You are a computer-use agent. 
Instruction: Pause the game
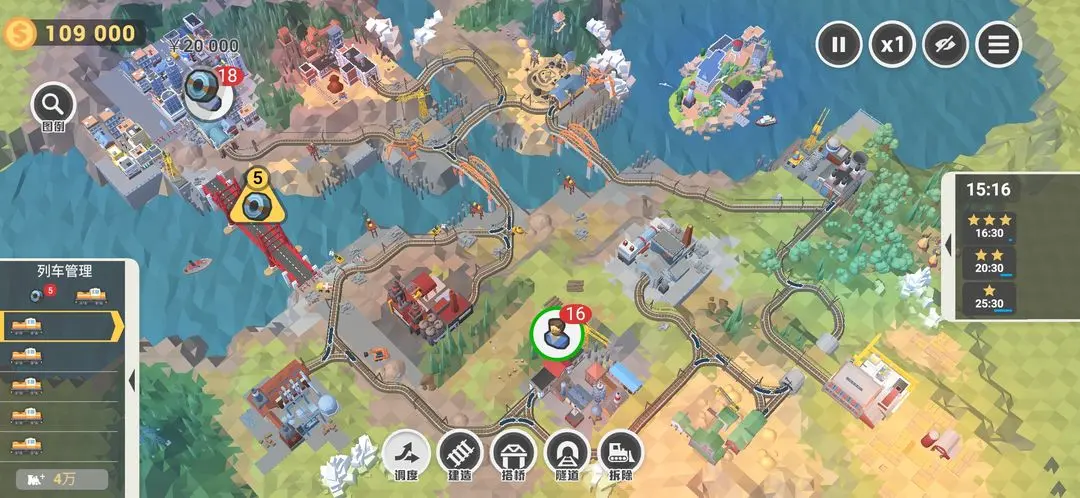(x=839, y=44)
